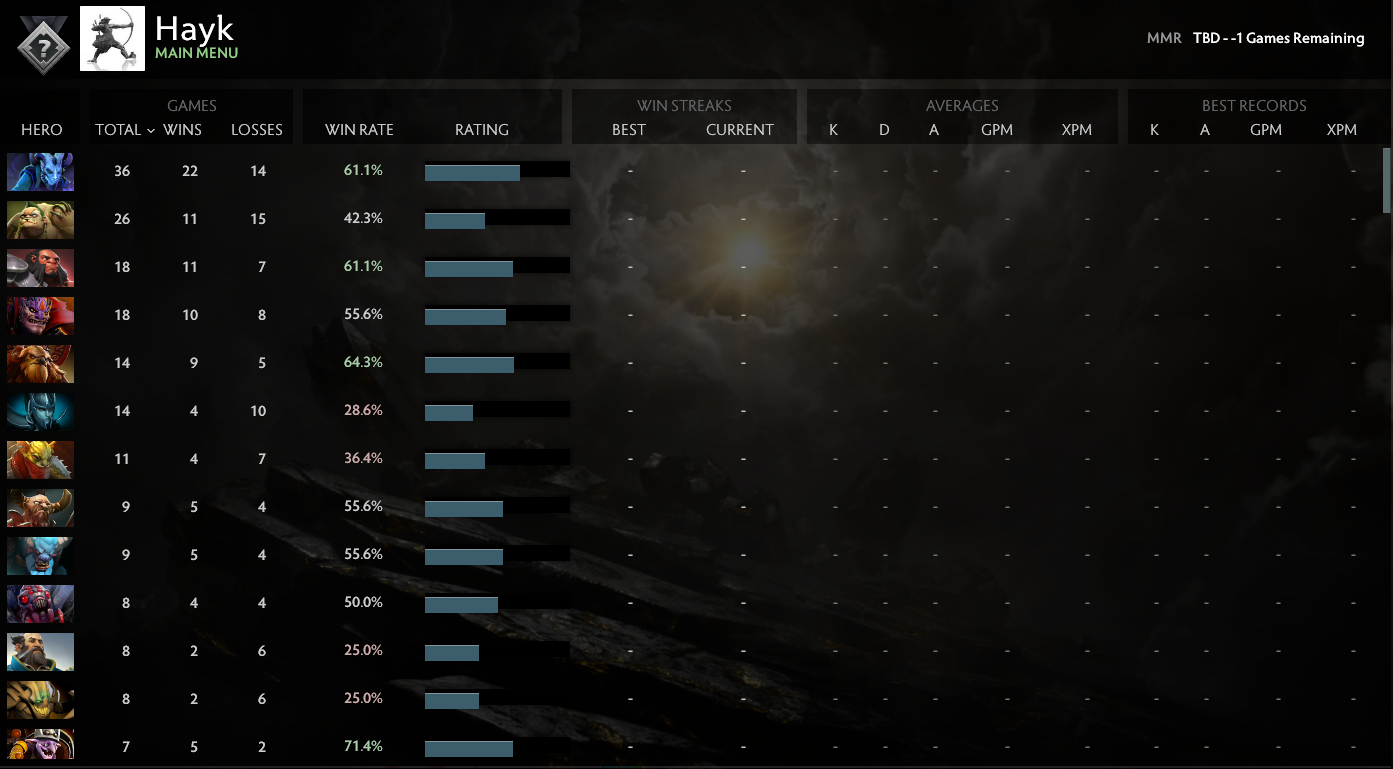Select the Phantom Assassin portrait
1393x769 pixels.
[40, 411]
